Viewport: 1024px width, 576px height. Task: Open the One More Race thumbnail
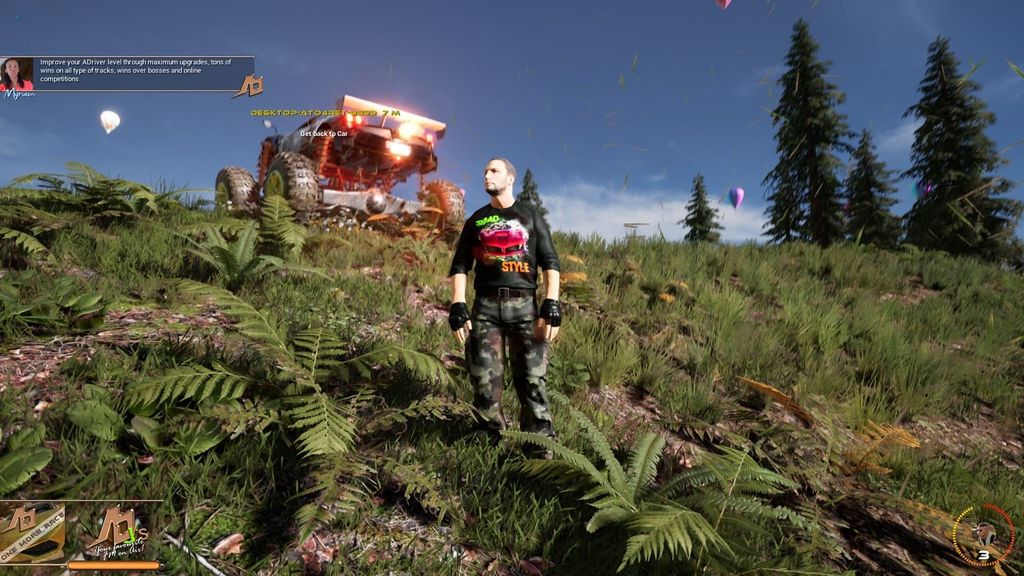point(31,533)
